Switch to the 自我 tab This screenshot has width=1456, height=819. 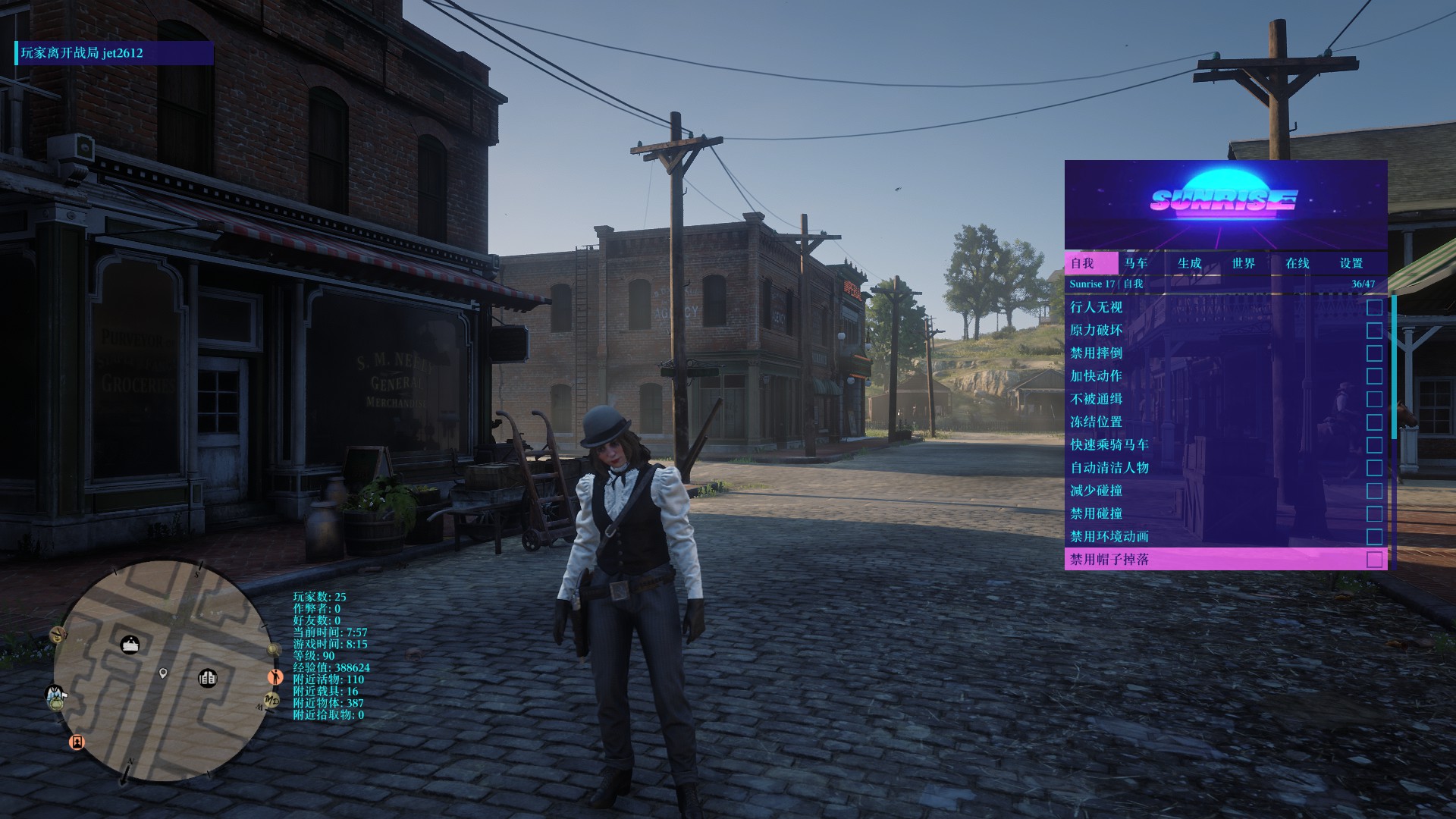point(1083,263)
